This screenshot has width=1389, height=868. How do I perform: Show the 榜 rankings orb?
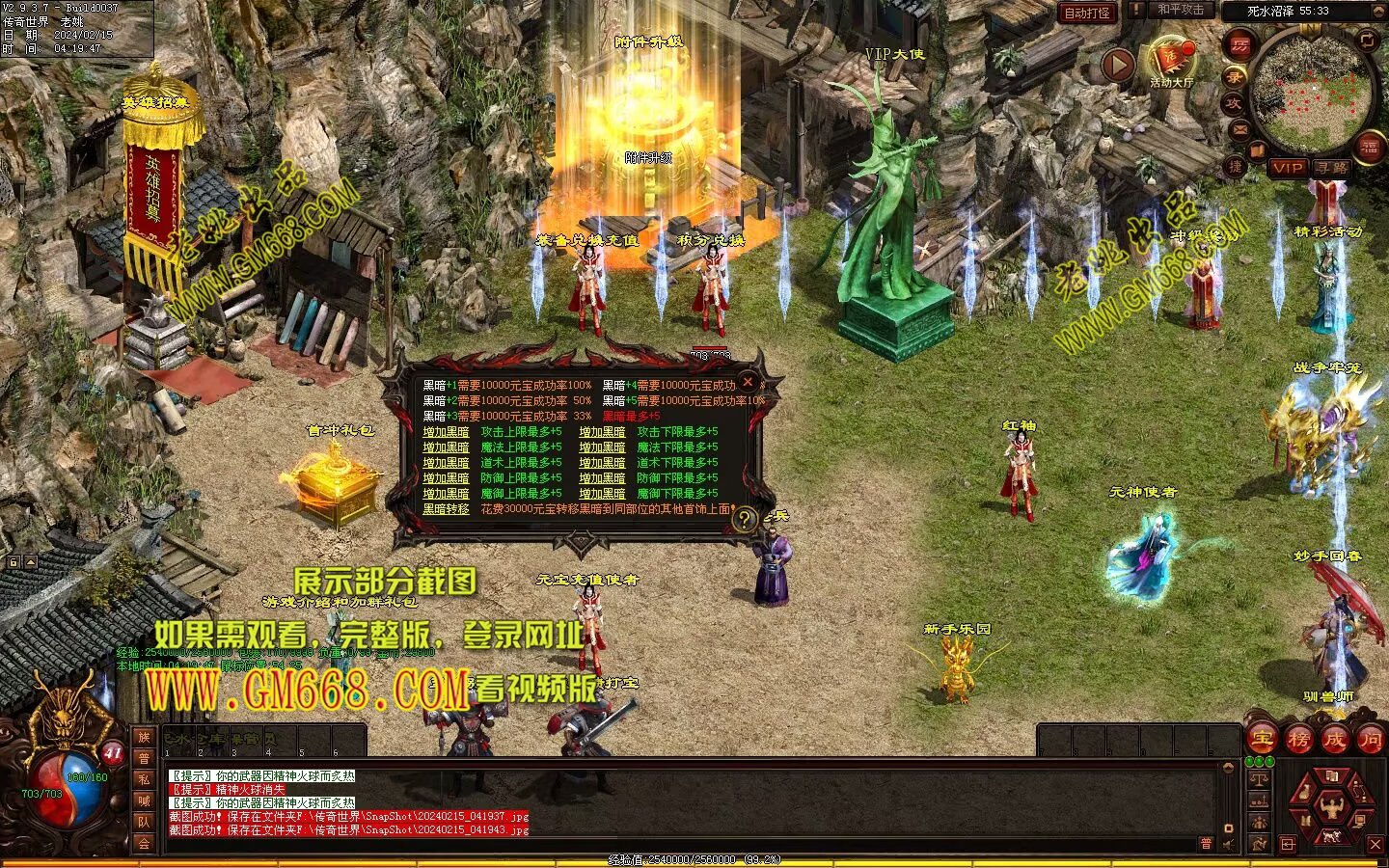point(1298,740)
